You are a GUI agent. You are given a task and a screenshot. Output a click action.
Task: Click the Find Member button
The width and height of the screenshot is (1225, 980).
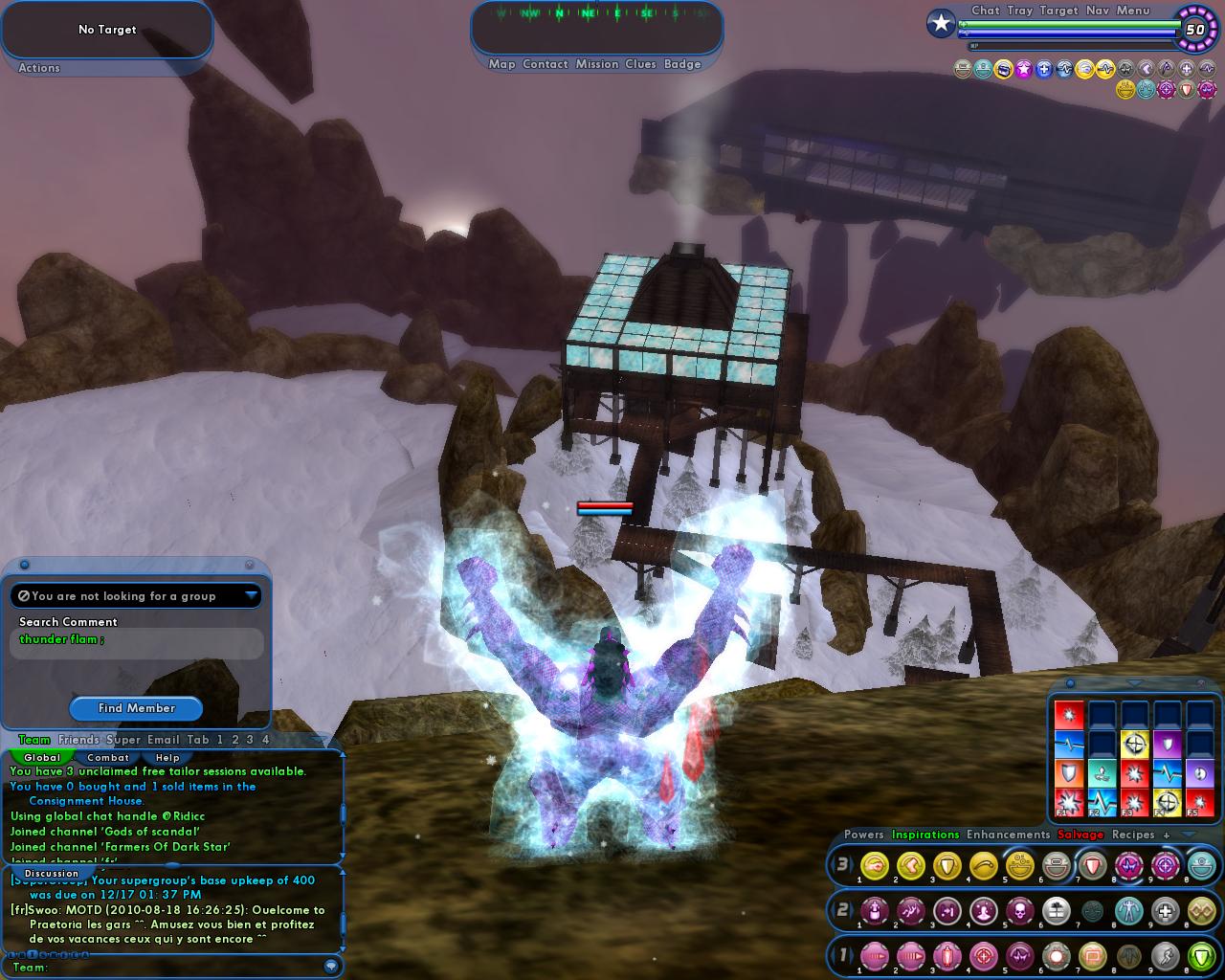tap(136, 708)
